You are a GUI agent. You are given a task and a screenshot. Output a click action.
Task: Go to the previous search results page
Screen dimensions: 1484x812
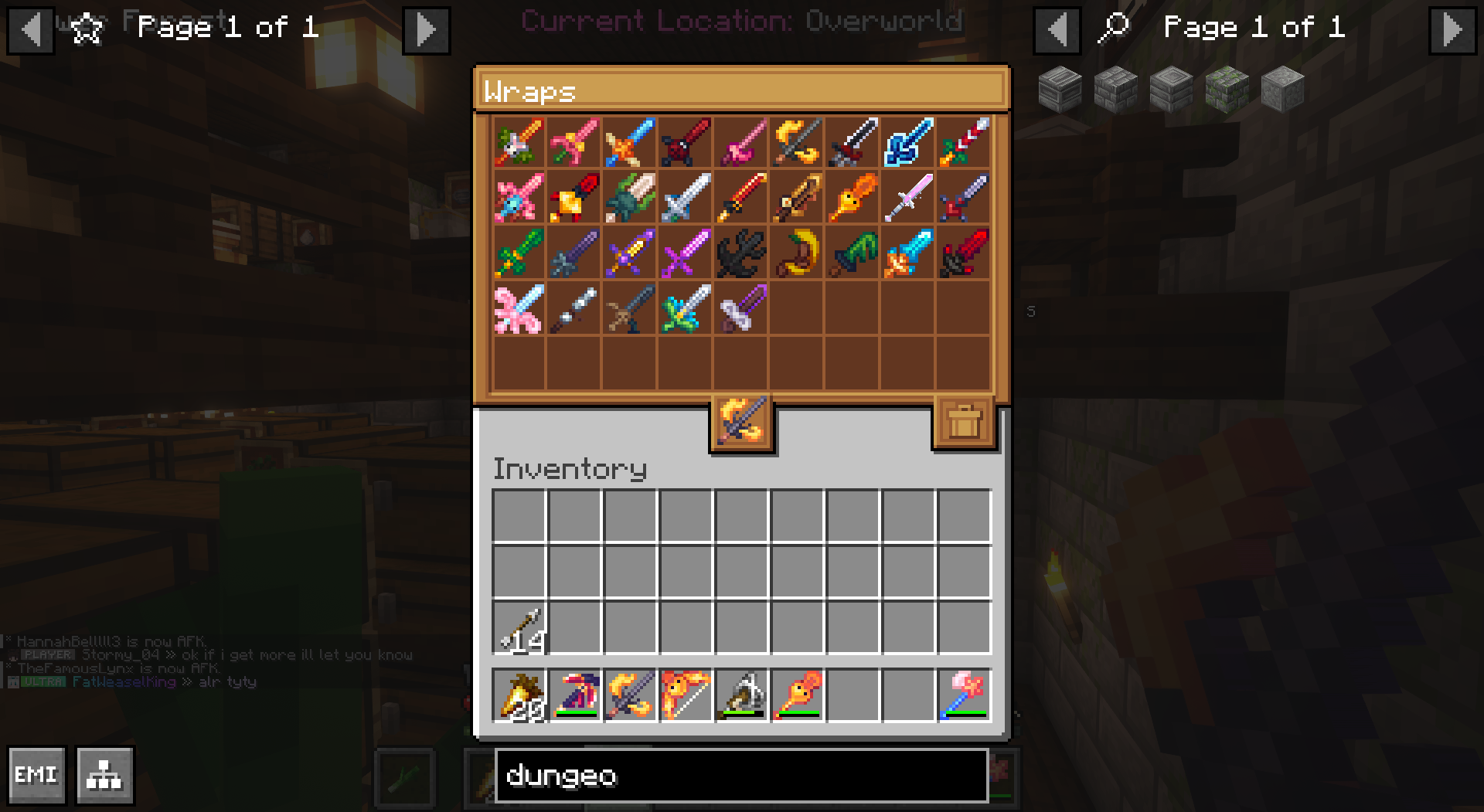coord(1057,30)
